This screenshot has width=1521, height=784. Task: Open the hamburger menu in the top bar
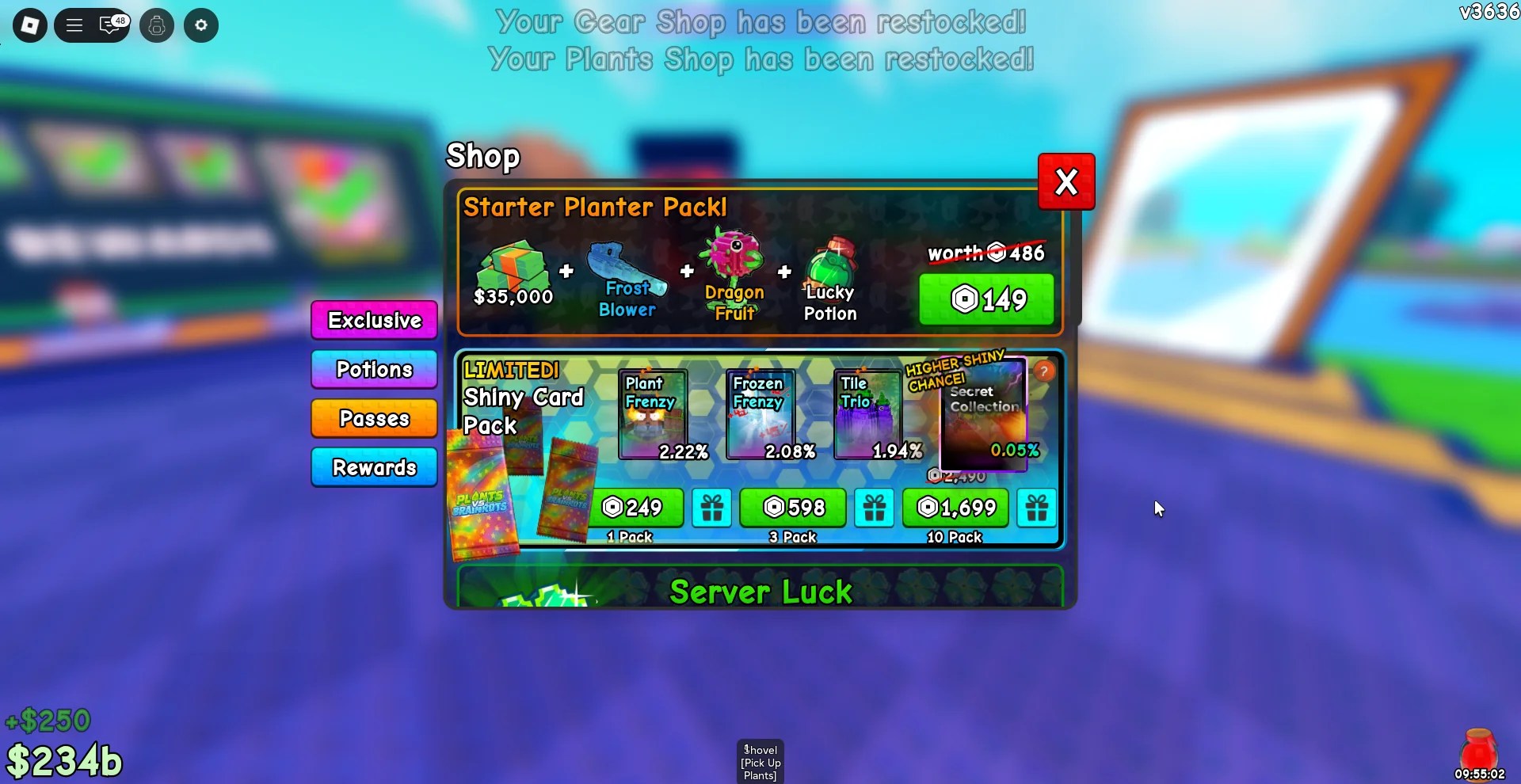(74, 25)
